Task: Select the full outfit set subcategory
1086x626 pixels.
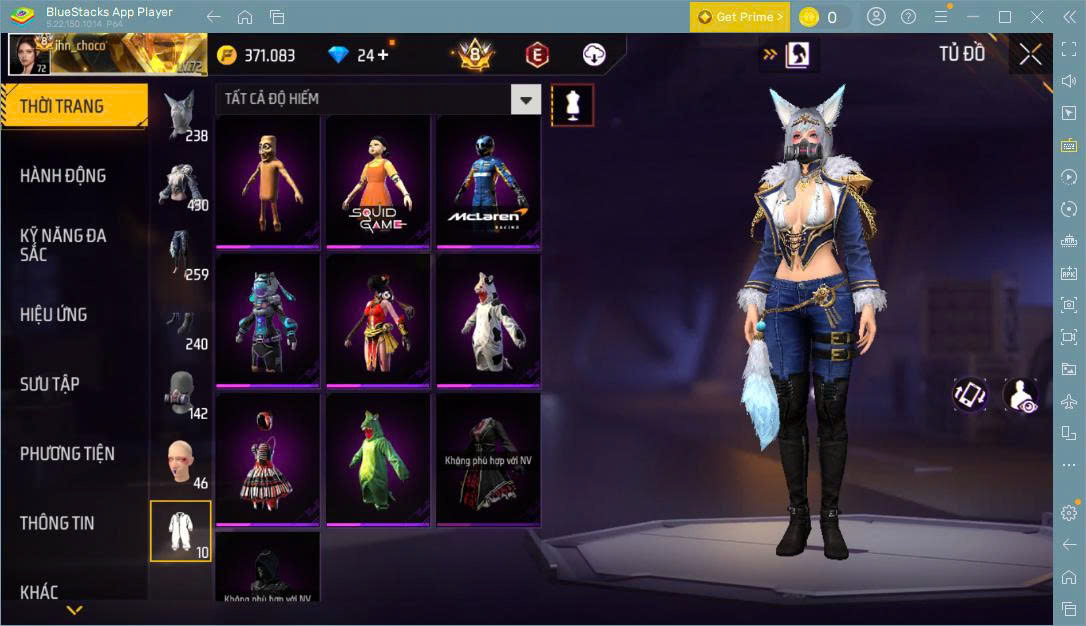Action: [x=181, y=531]
